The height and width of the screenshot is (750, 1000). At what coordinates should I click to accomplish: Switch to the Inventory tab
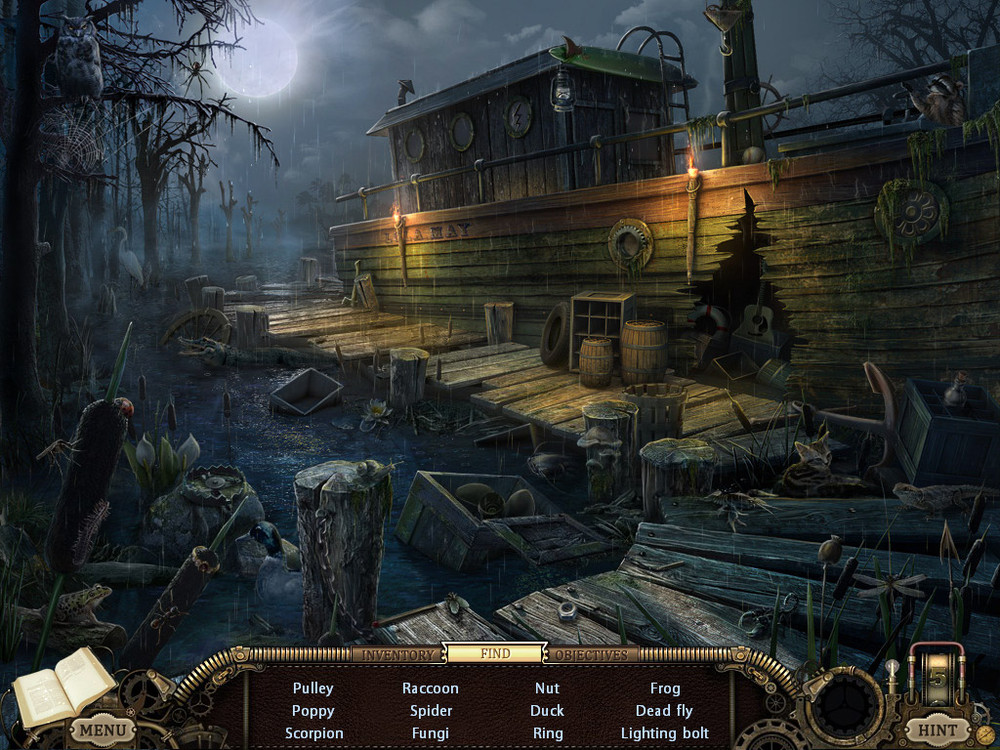tap(397, 655)
